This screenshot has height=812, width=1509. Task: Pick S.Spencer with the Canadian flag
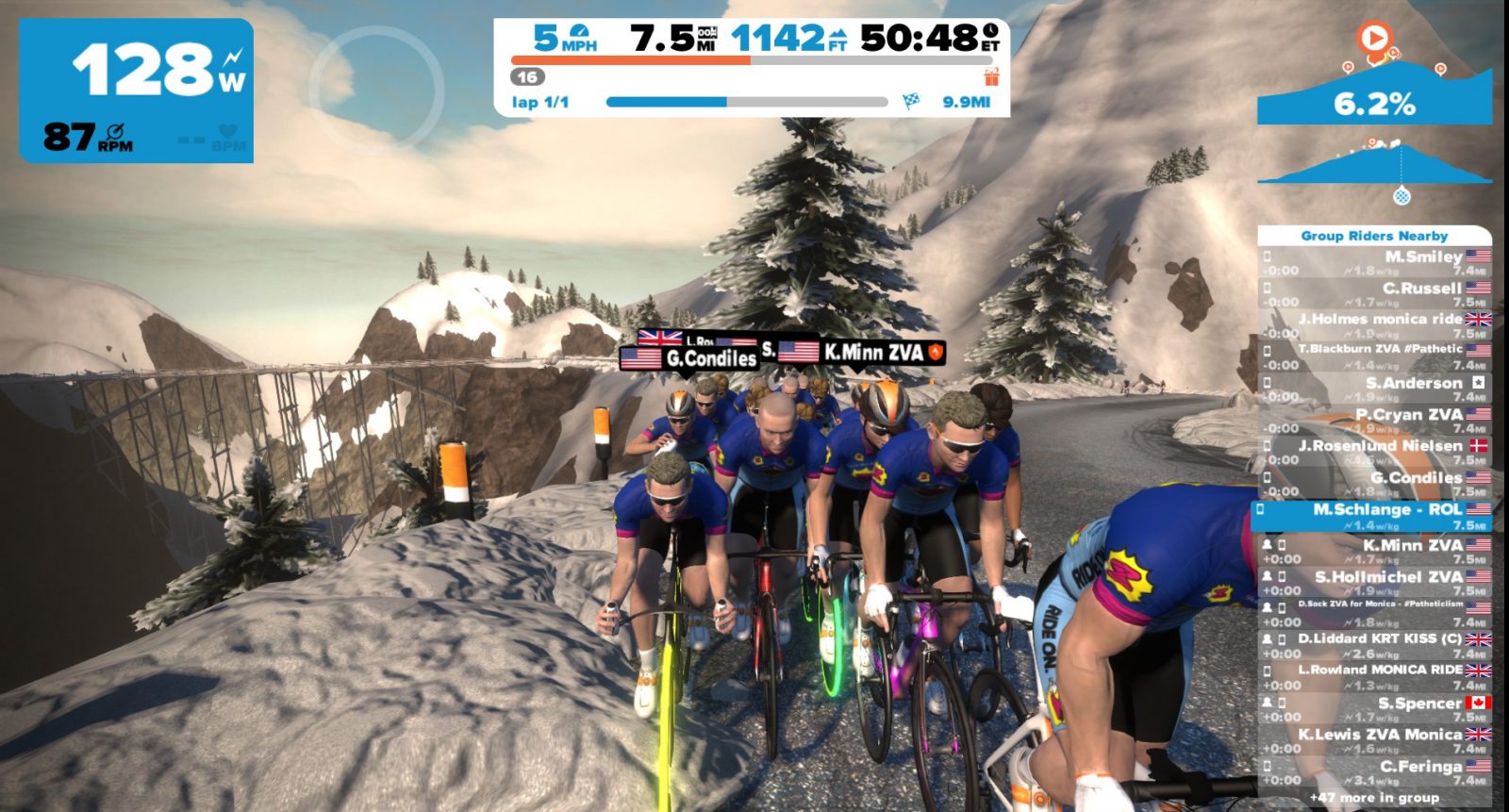pos(1374,708)
